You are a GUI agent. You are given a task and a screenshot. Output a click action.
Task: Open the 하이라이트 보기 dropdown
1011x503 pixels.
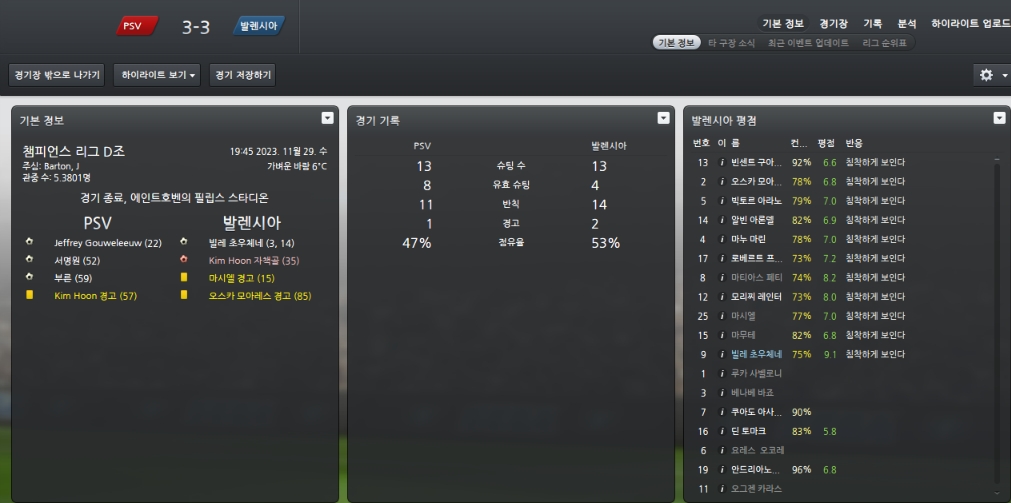[x=157, y=75]
